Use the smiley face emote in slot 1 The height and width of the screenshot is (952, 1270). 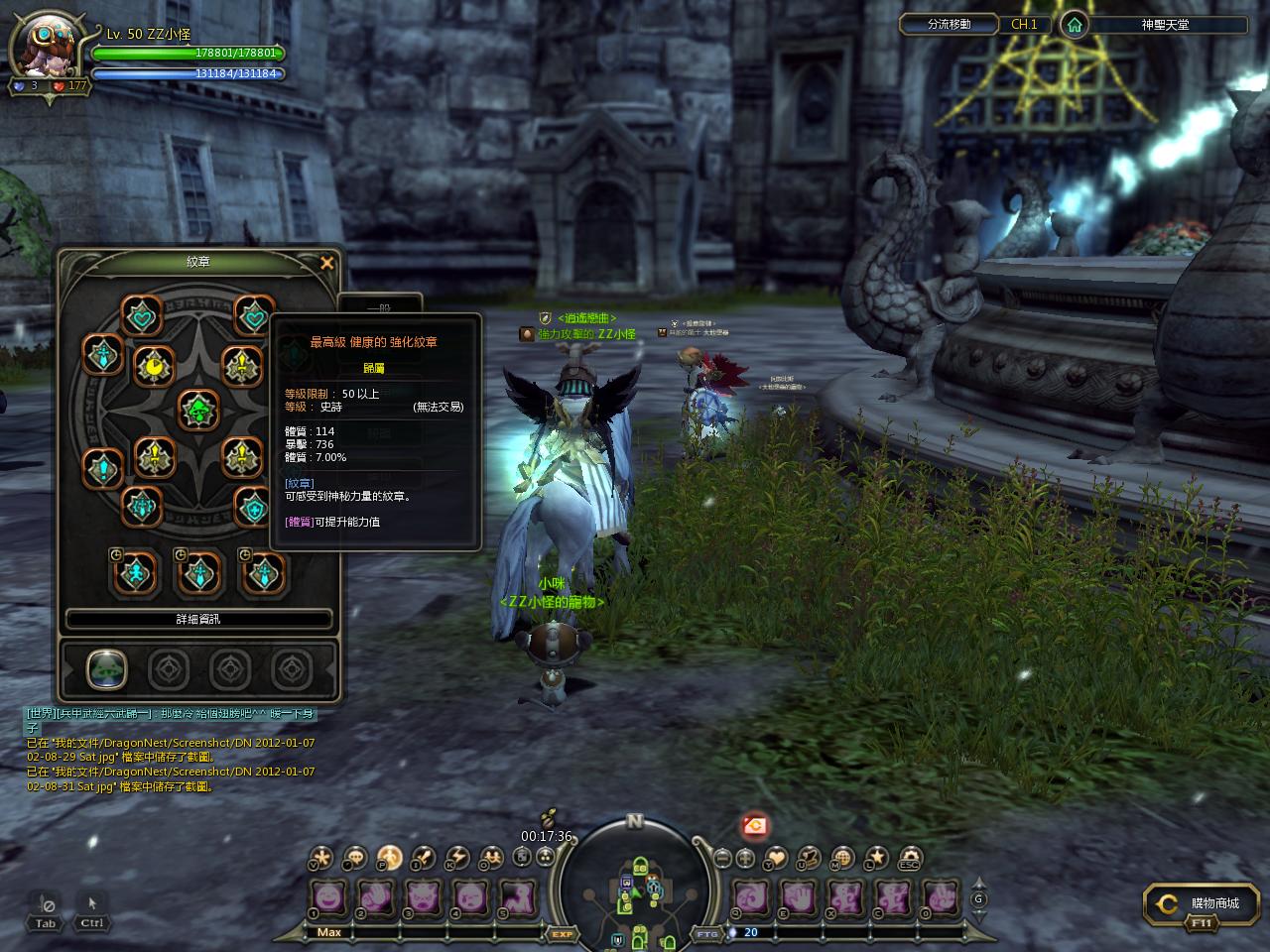[x=329, y=897]
